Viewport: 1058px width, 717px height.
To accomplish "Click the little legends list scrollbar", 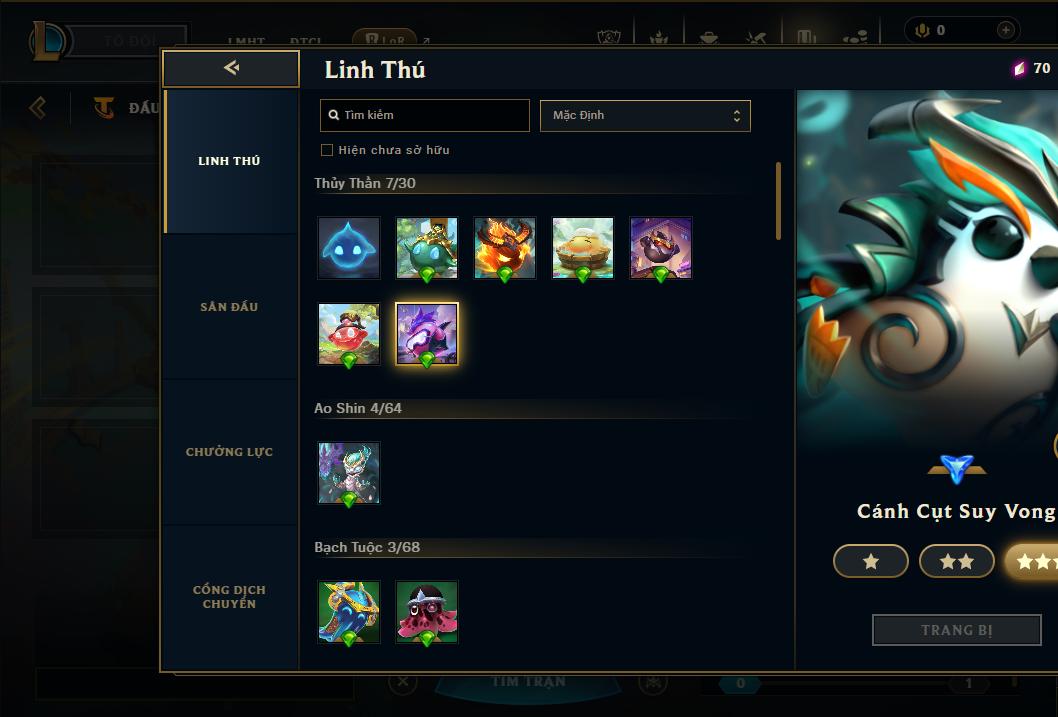I will [x=778, y=201].
